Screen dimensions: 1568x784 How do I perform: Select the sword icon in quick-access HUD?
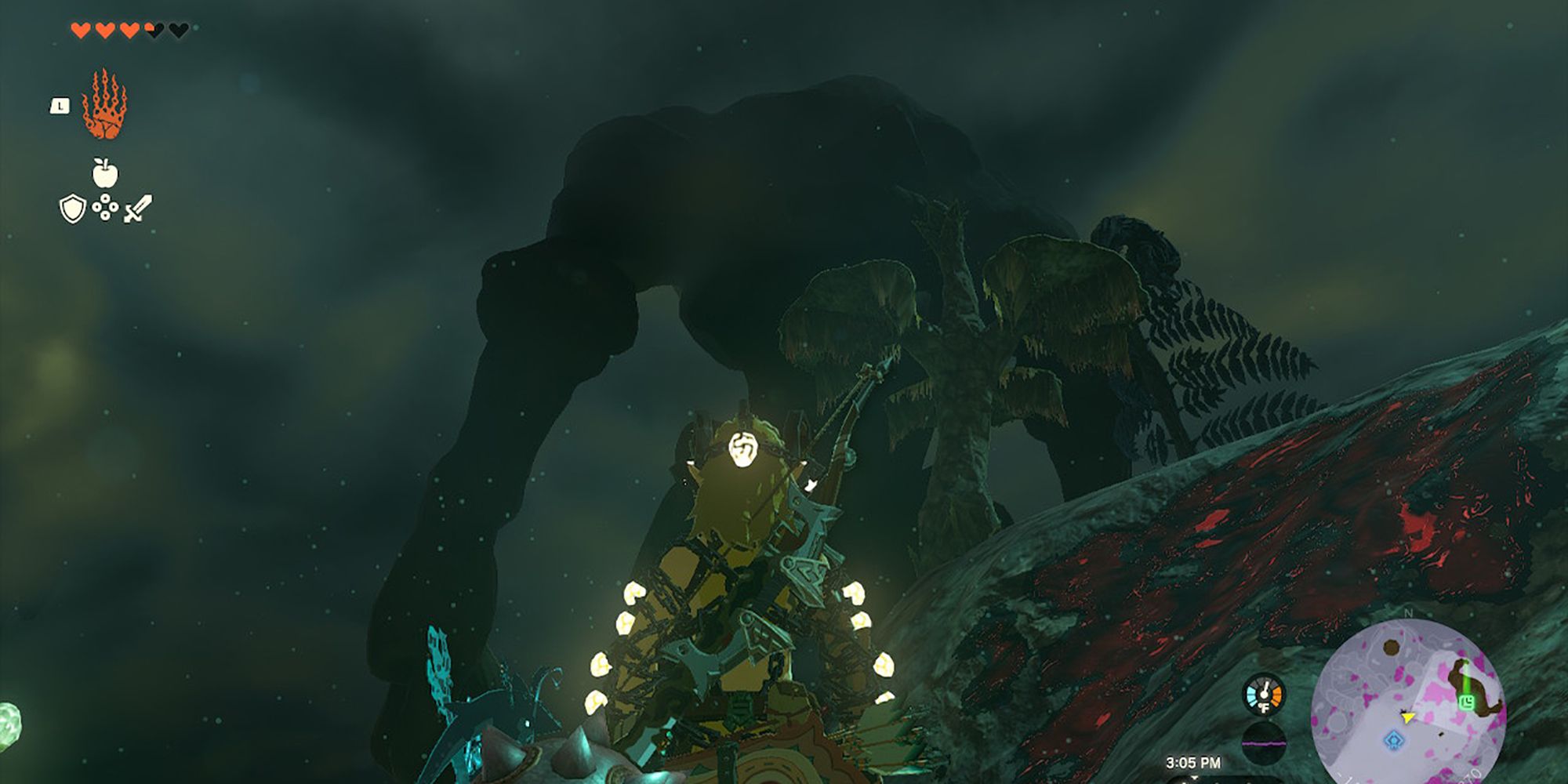click(138, 207)
